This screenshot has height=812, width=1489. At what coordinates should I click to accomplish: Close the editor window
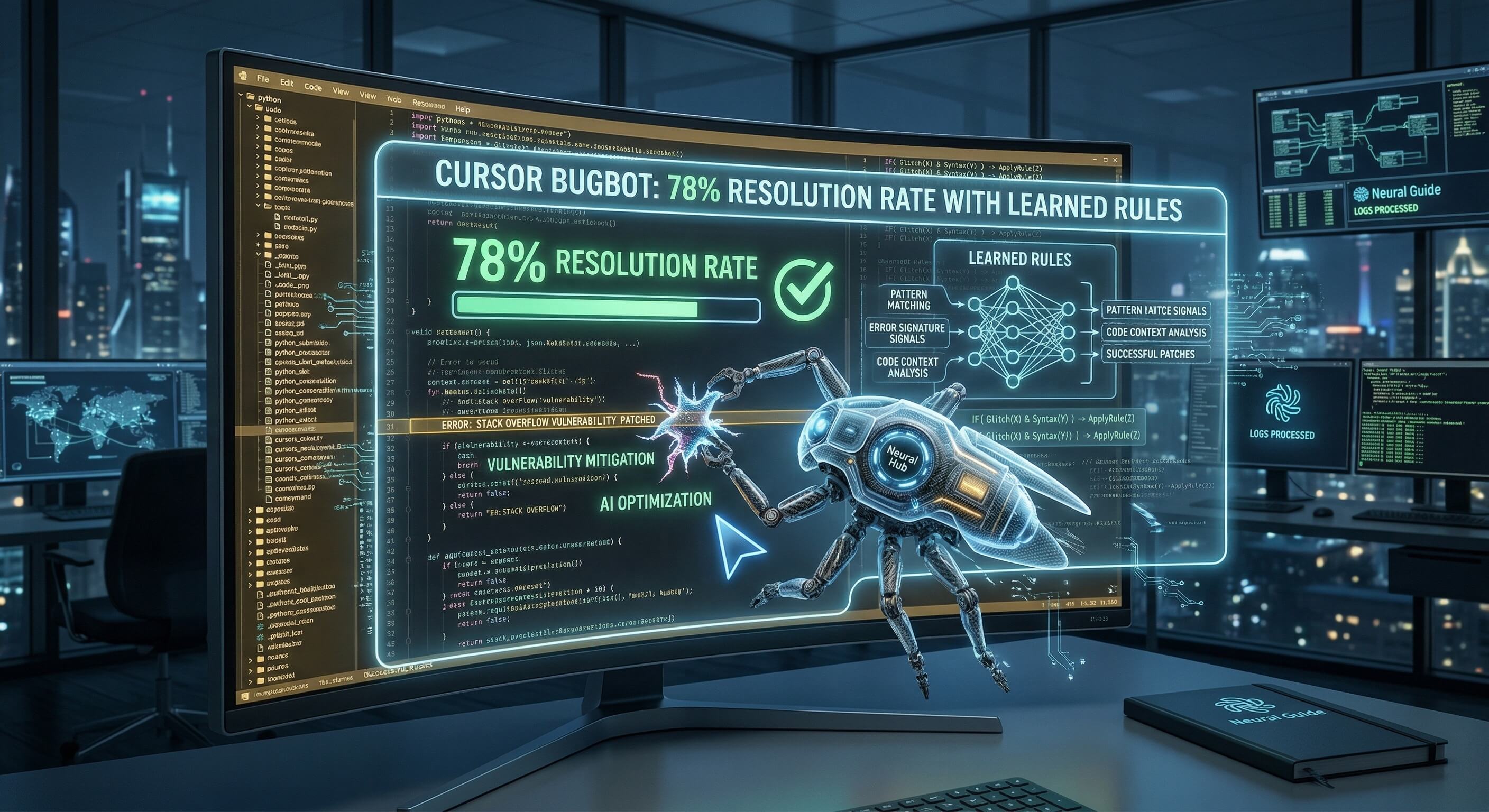click(1115, 160)
